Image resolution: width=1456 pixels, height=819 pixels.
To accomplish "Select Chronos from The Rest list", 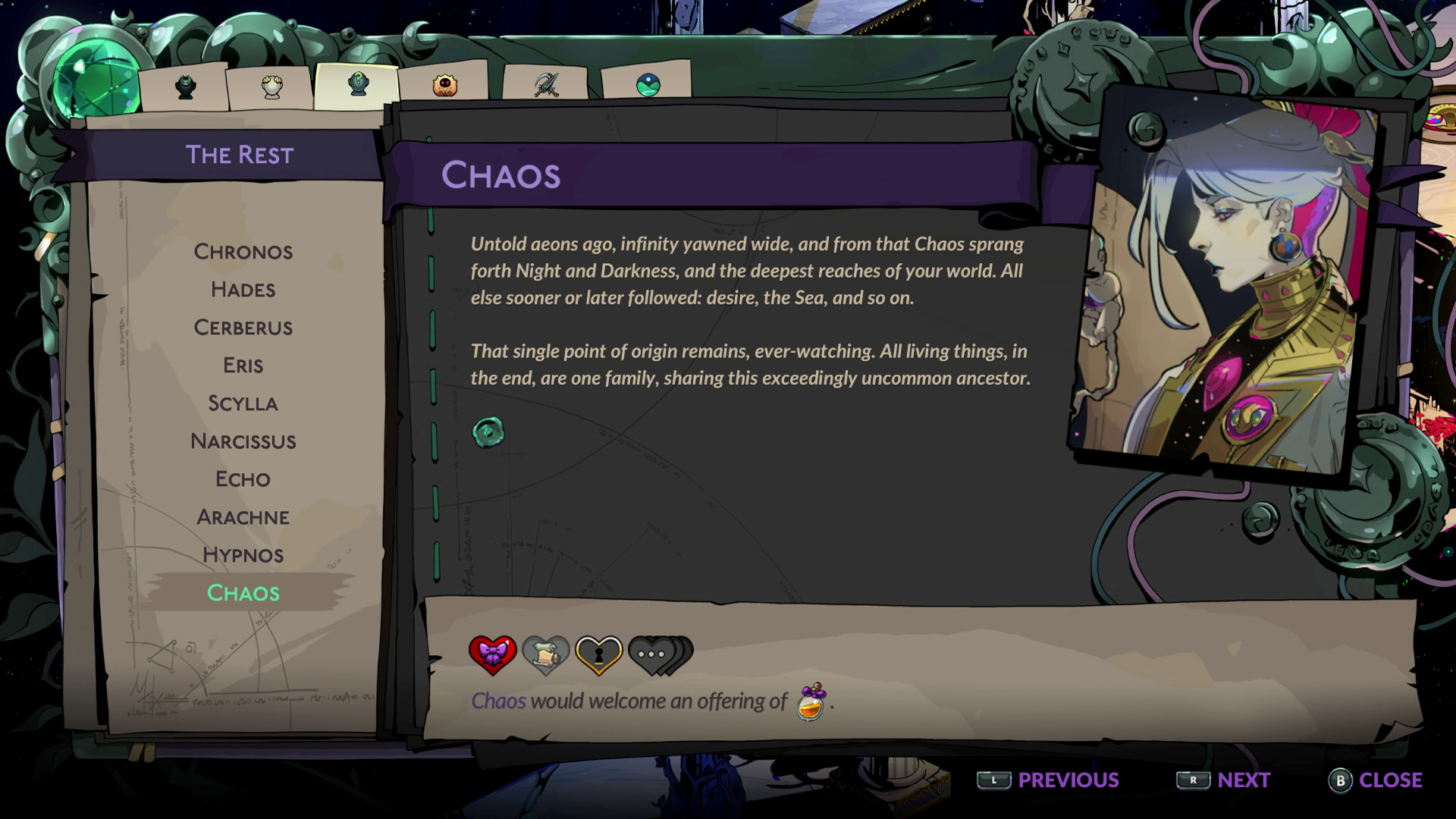I will [243, 251].
